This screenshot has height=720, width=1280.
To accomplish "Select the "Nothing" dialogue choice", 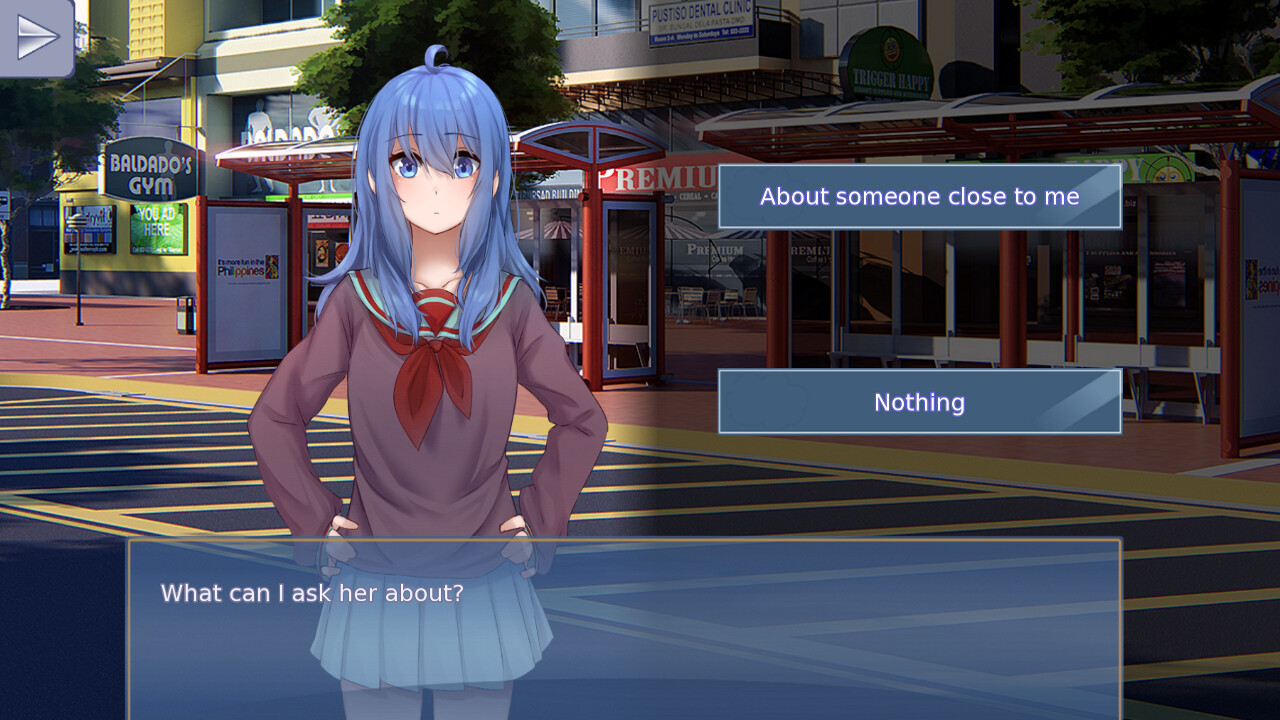I will (x=919, y=402).
